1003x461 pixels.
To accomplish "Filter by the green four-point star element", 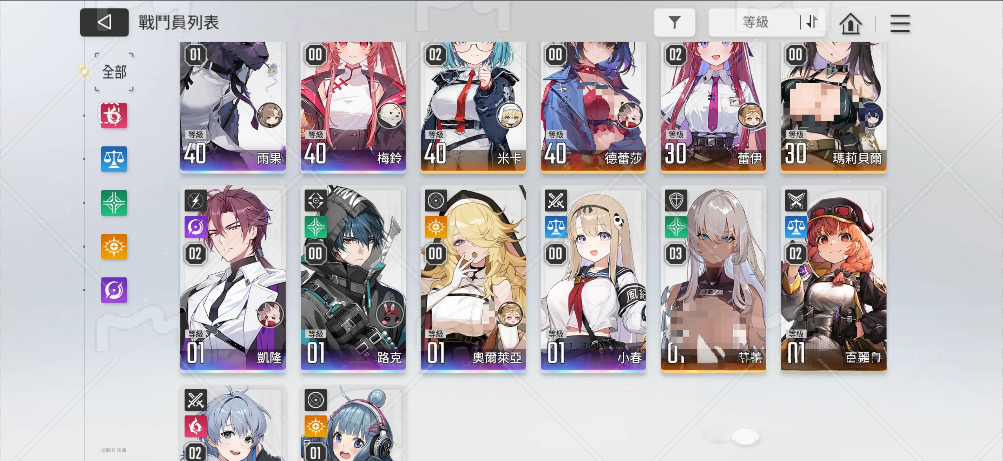I will pyautogui.click(x=114, y=203).
